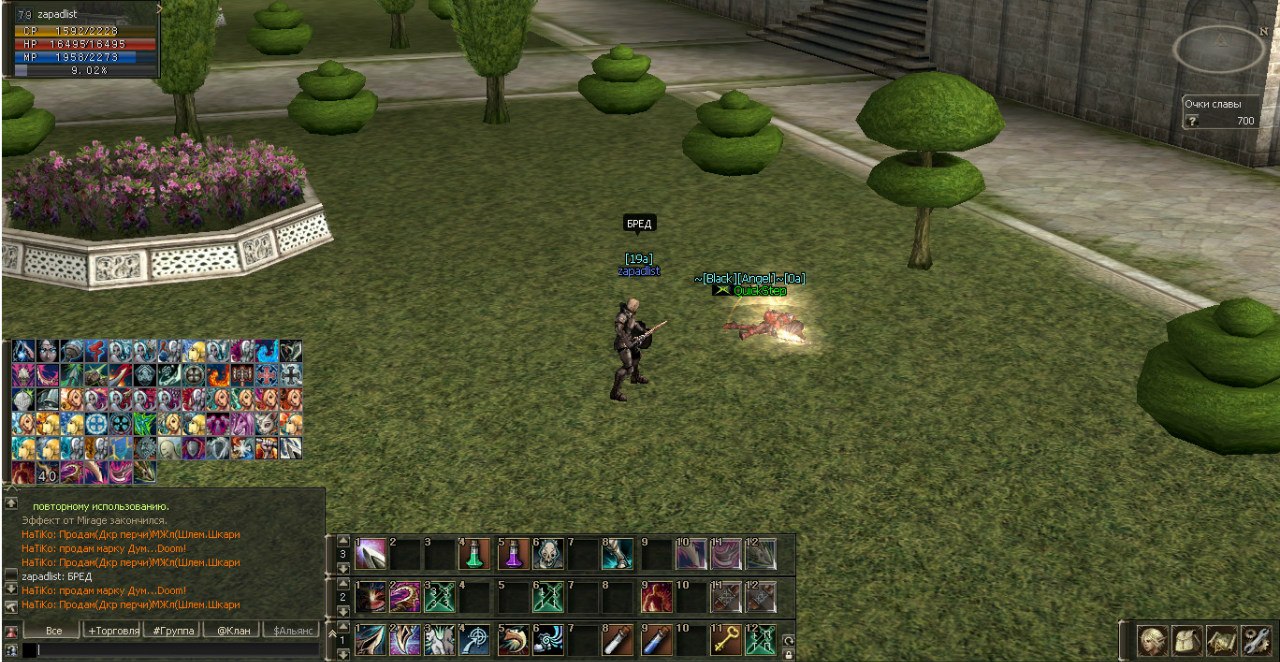
Task: Open the system settings wrench-and-tools button
Action: 1256,640
